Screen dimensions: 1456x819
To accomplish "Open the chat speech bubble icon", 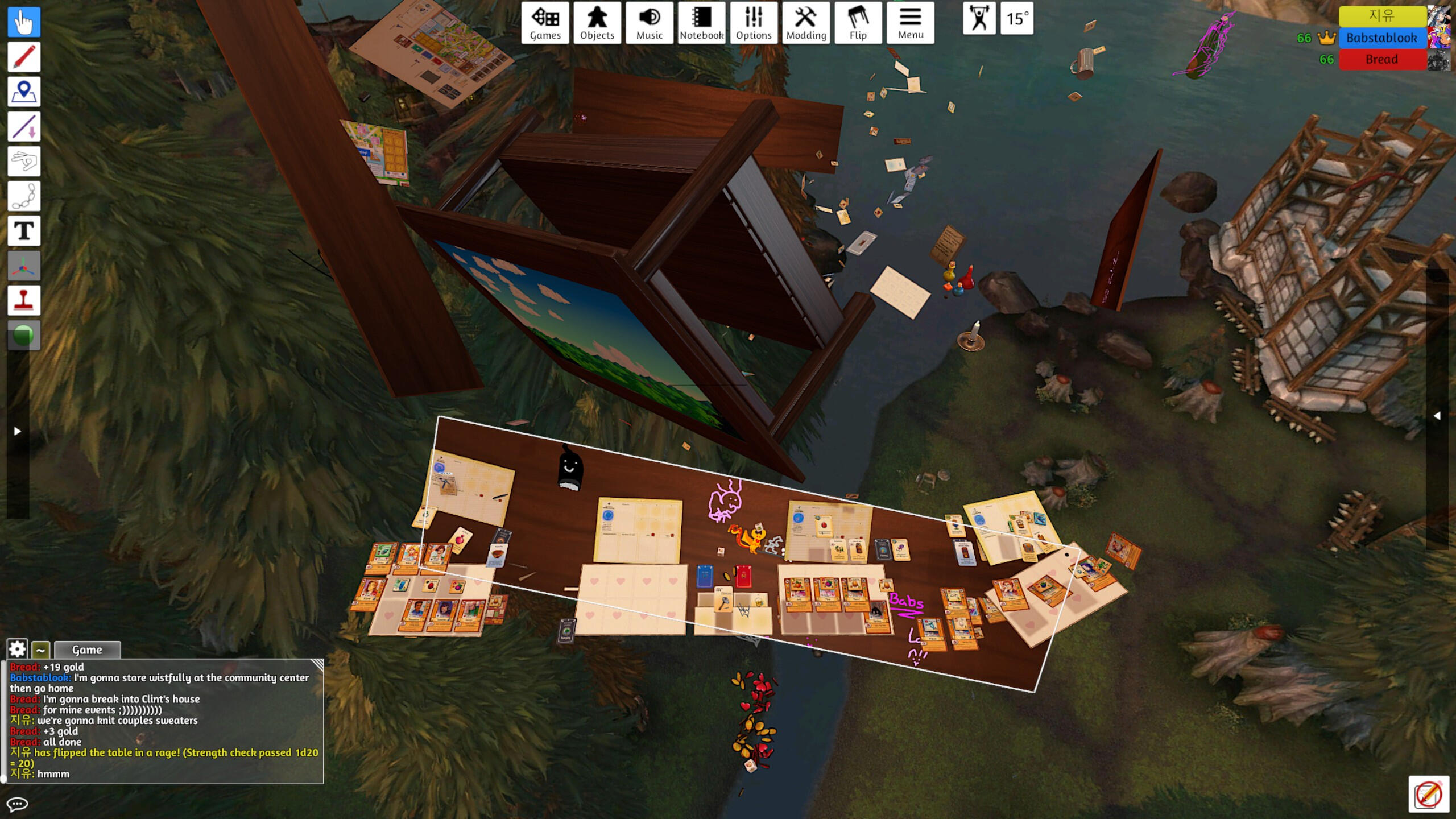I will point(17,804).
